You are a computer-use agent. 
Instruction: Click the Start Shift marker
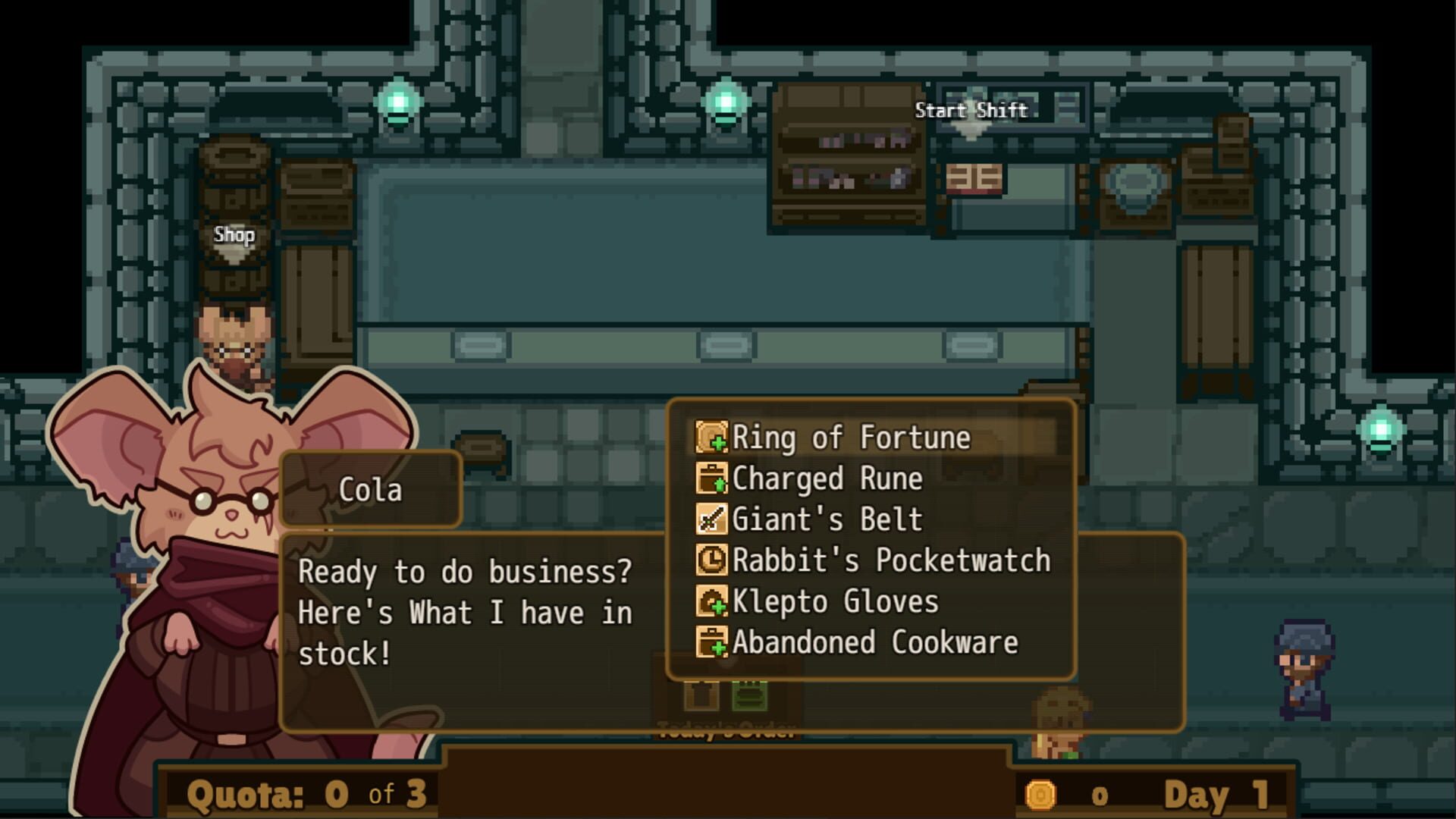tap(971, 109)
